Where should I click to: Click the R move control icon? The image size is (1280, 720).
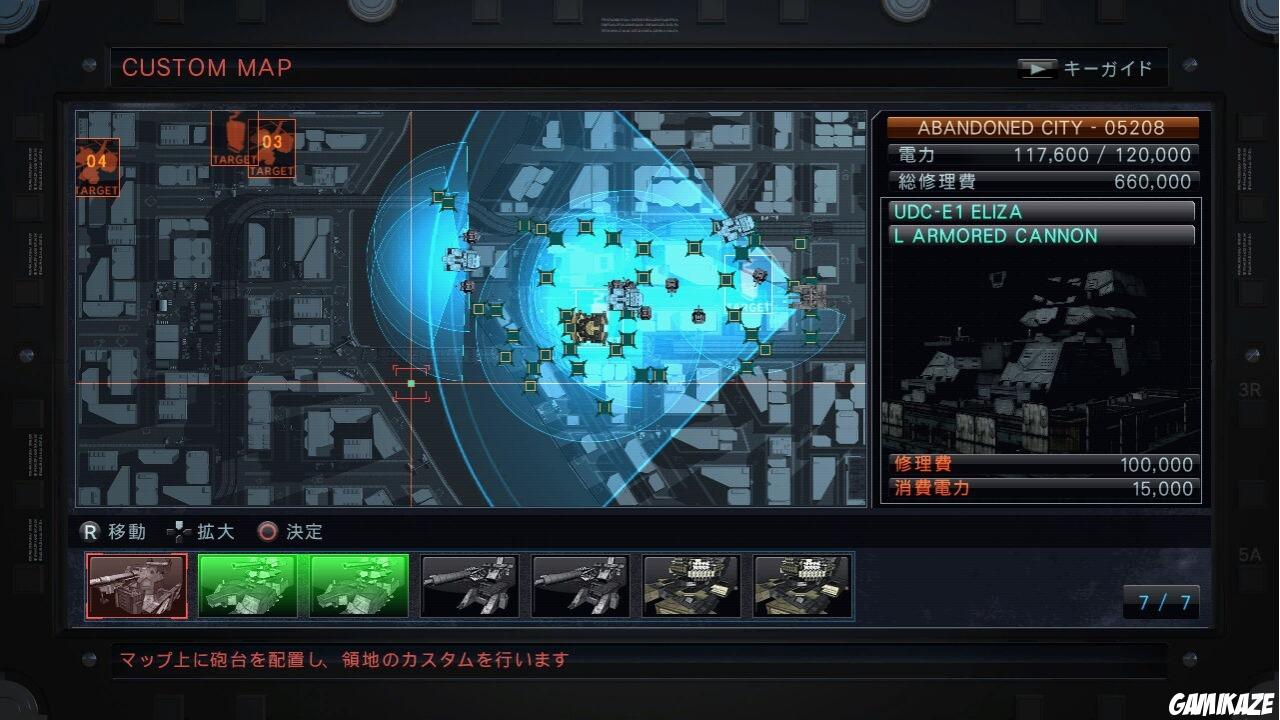pyautogui.click(x=90, y=532)
